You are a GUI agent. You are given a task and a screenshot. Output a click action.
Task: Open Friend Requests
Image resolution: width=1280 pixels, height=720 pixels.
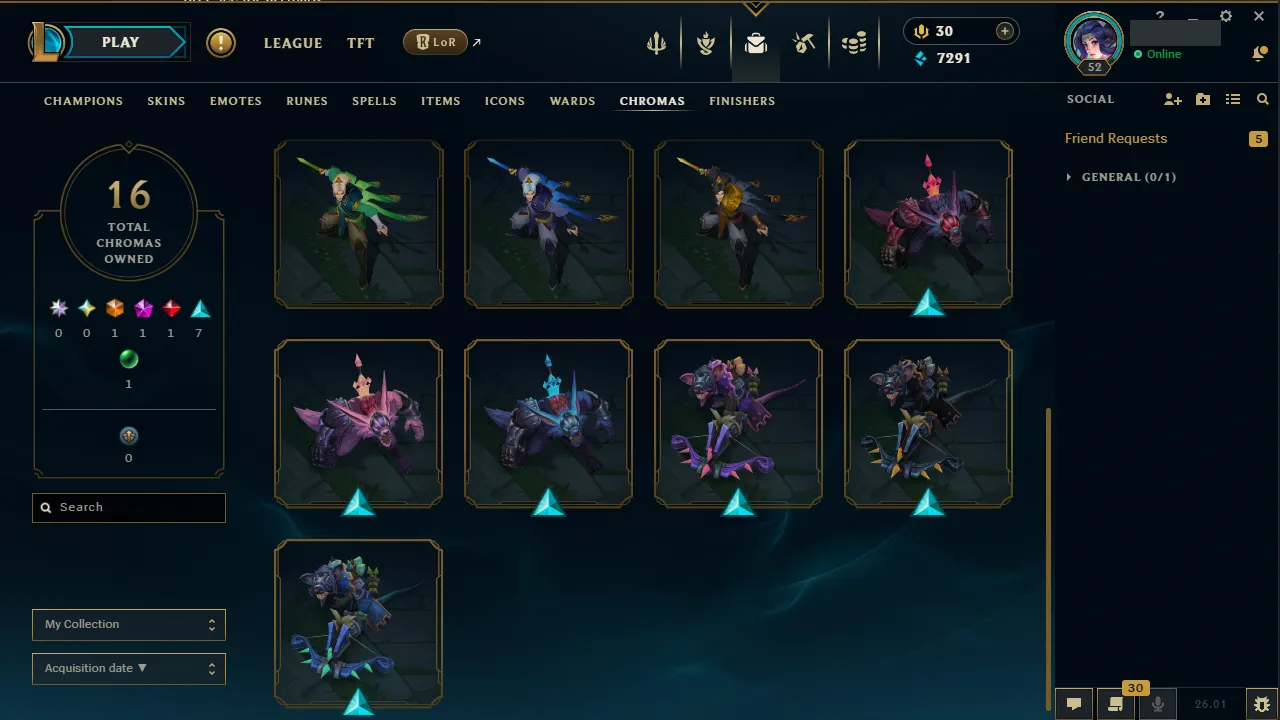point(1115,138)
